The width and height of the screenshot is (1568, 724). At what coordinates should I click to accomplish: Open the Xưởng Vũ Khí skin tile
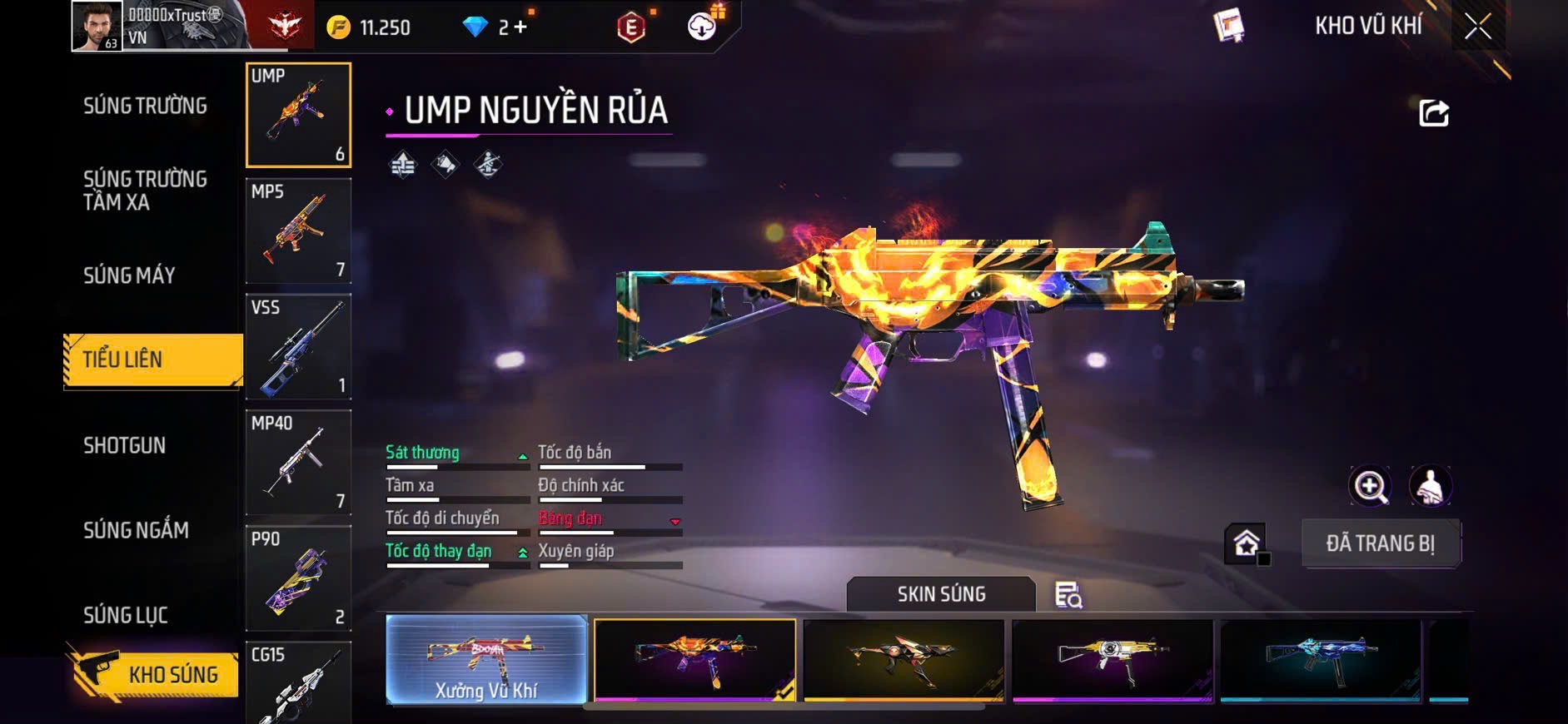(x=486, y=660)
